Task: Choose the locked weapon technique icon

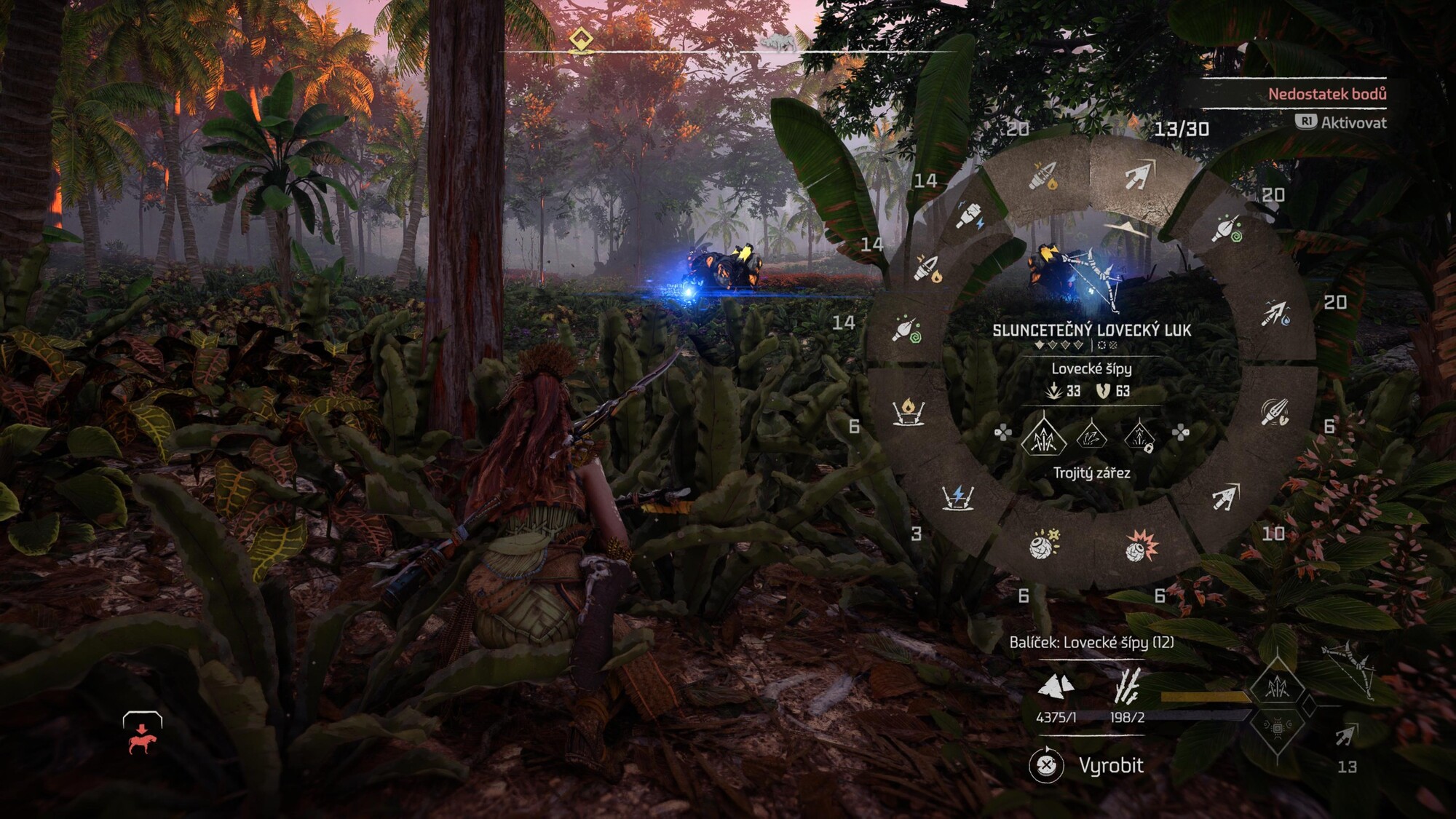Action: 1139,437
